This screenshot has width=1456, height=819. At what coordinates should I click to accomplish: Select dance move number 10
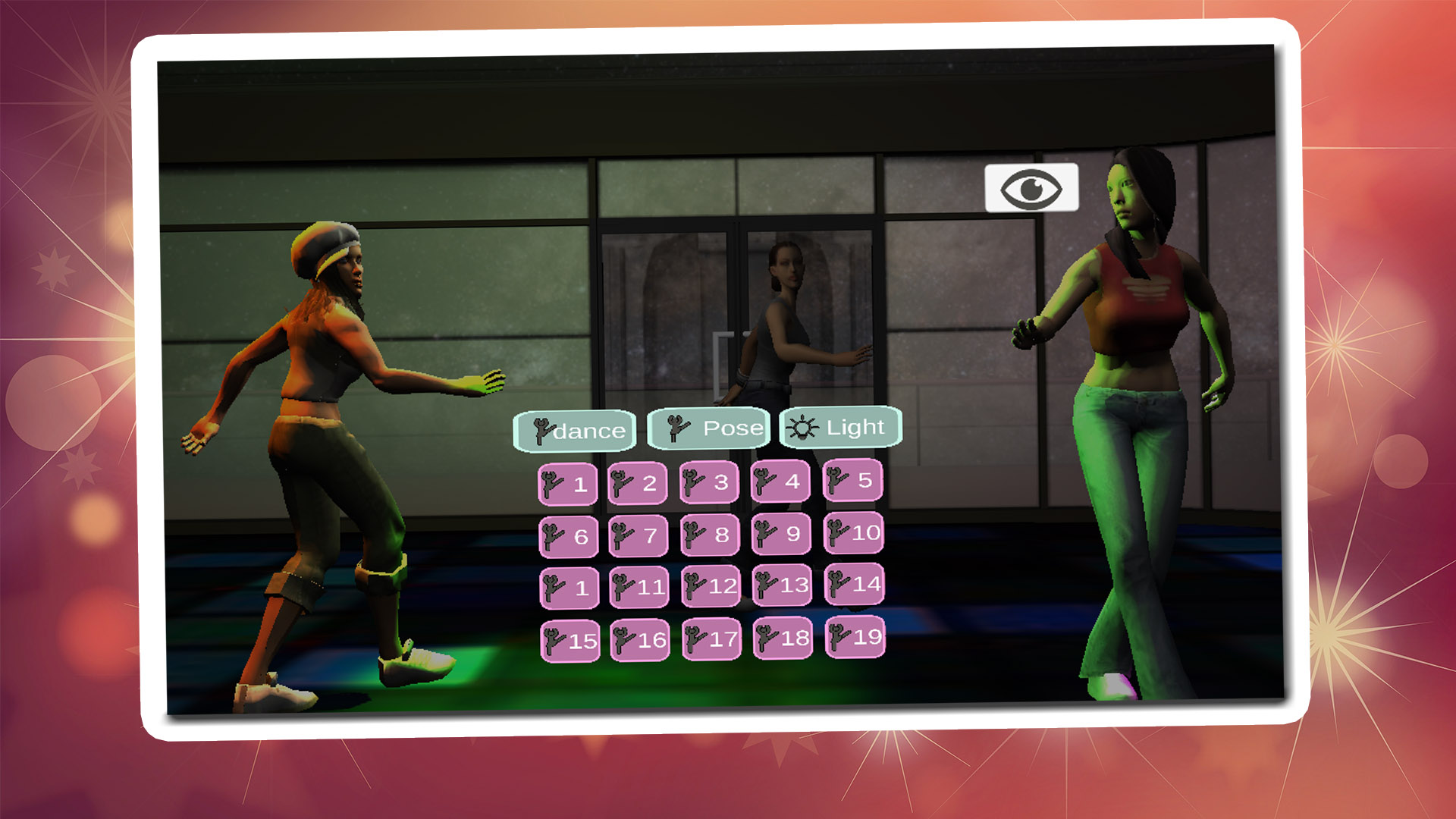point(854,534)
